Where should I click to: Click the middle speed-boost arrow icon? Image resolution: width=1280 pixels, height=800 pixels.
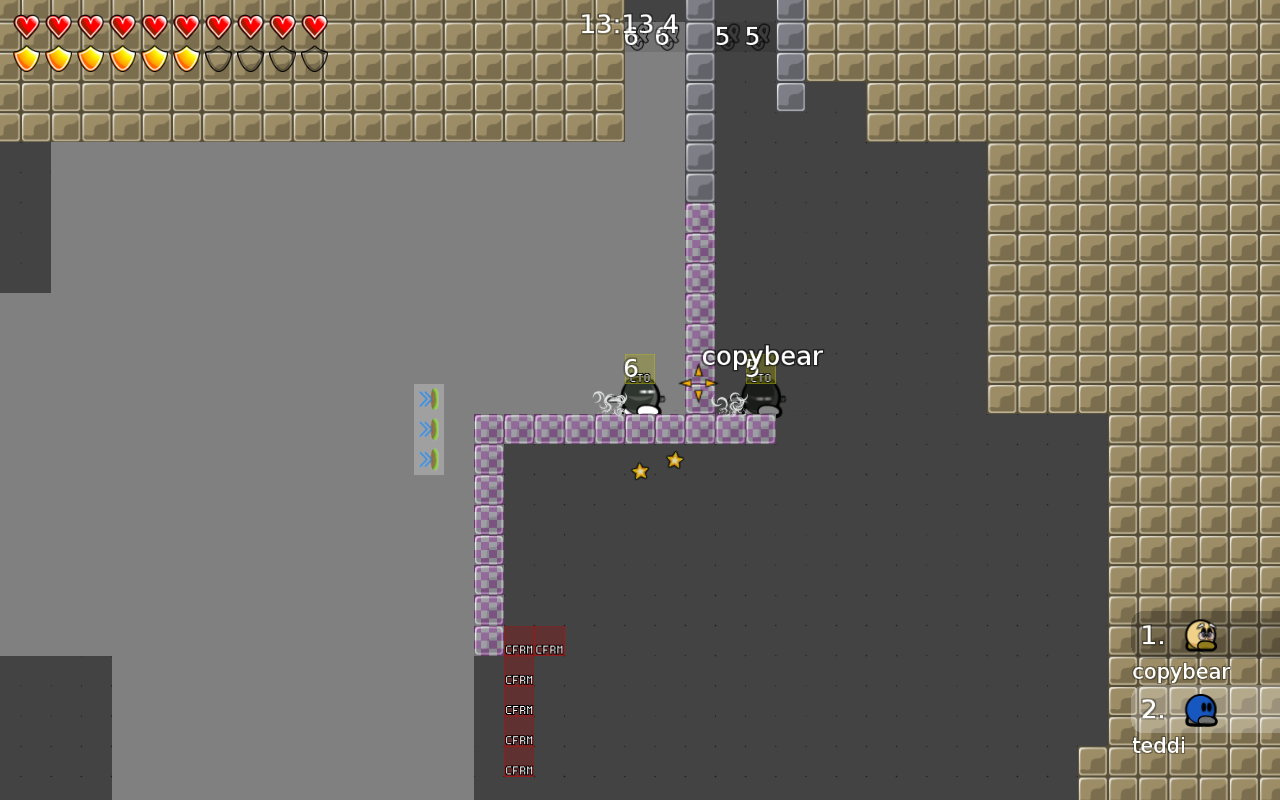click(429, 428)
